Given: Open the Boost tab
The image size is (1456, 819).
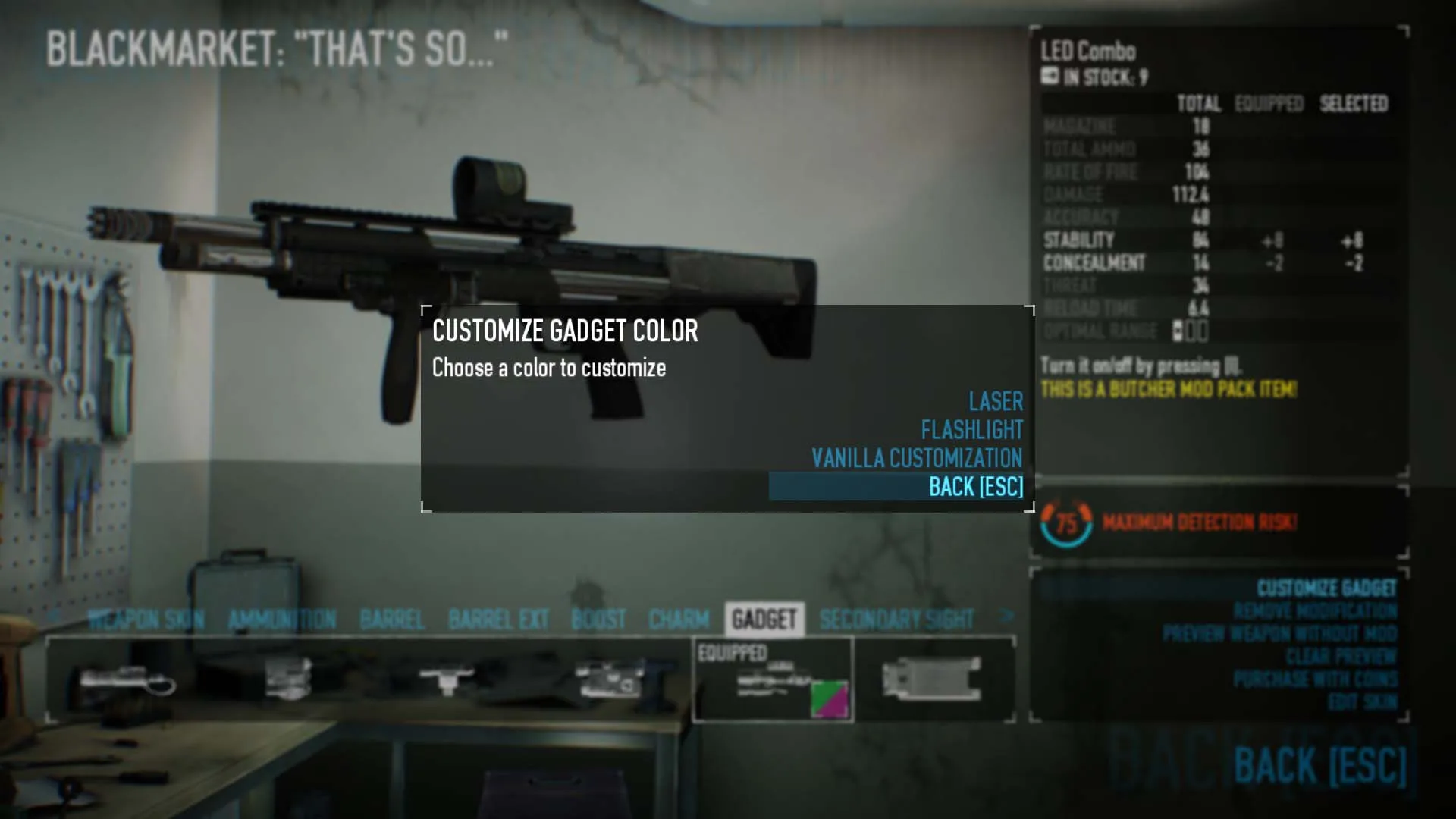Looking at the screenshot, I should pos(598,620).
